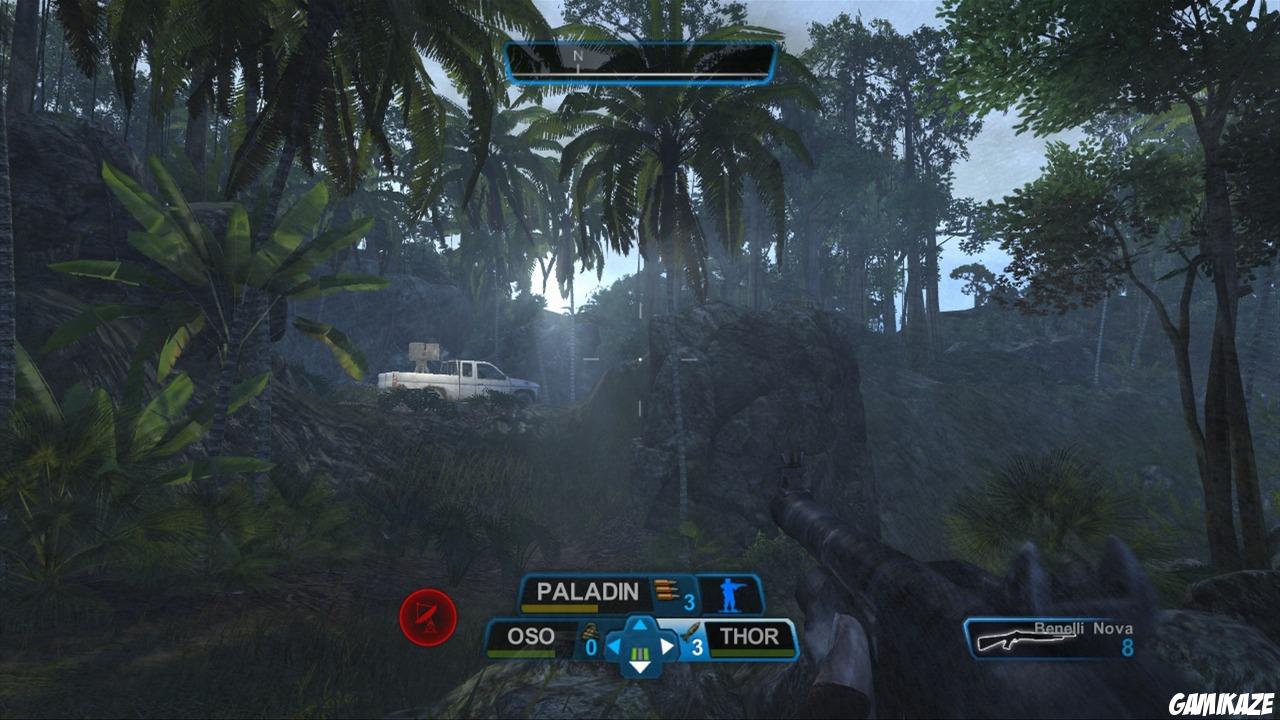The height and width of the screenshot is (720, 1280).
Task: Select the missile icon beside THOR
Action: point(693,632)
